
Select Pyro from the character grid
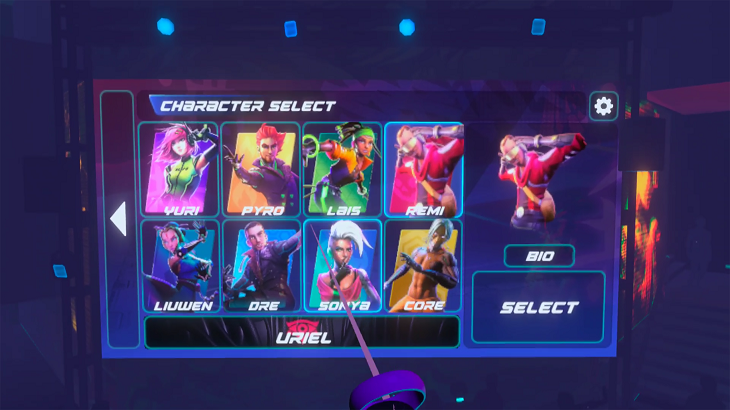coord(260,169)
